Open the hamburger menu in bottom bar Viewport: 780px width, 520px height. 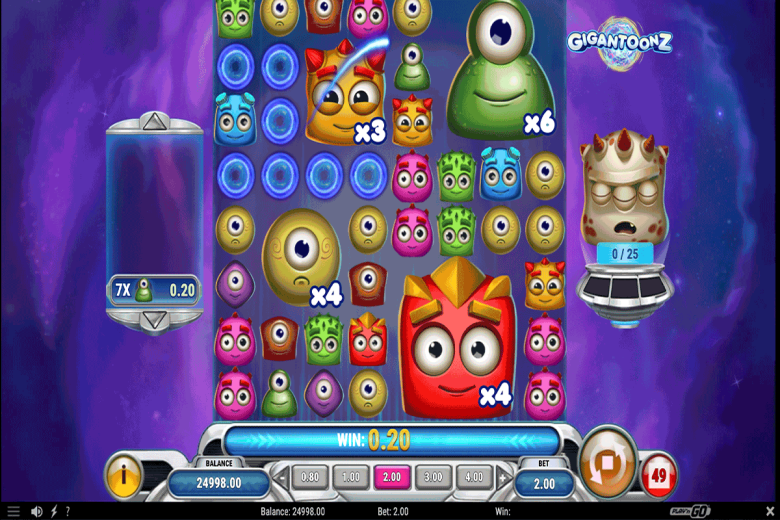point(13,511)
